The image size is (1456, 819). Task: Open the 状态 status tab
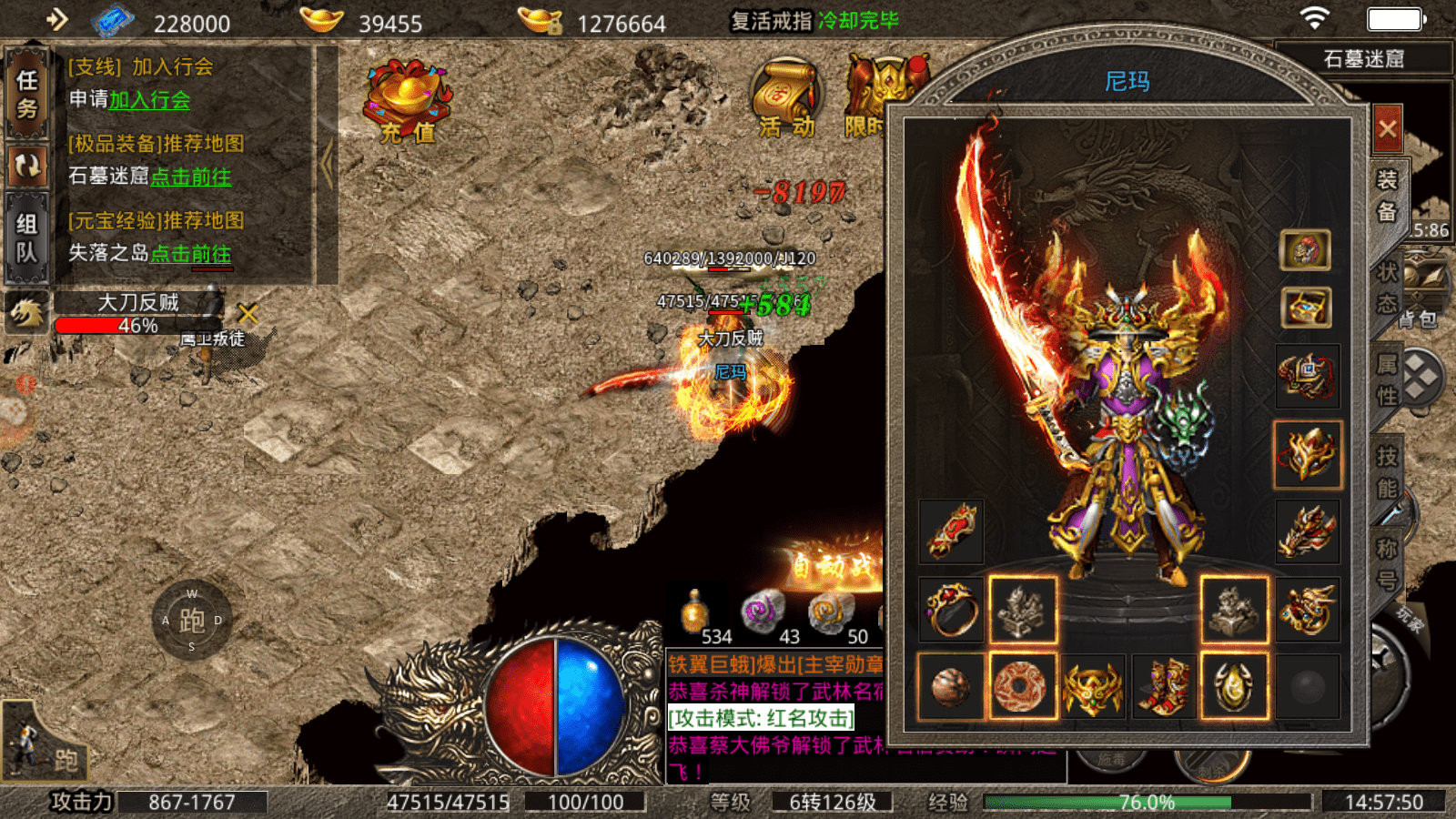1386,288
